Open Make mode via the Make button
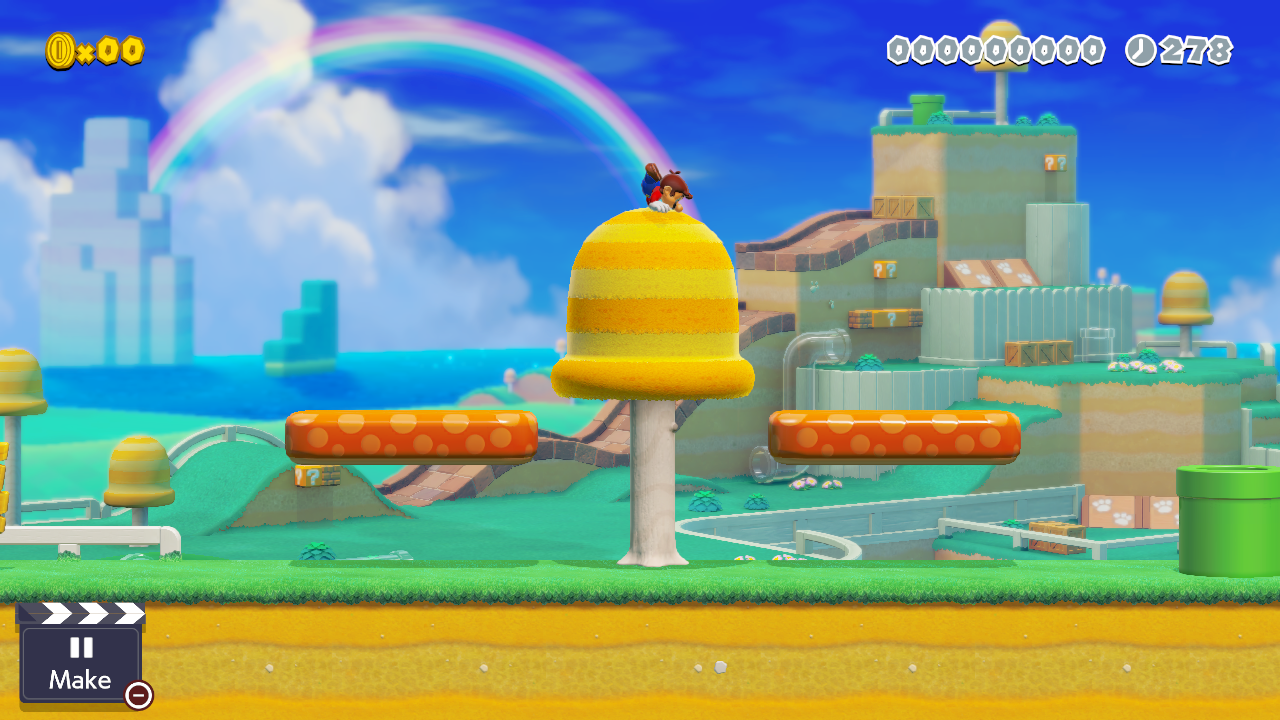The width and height of the screenshot is (1280, 720). tap(80, 680)
